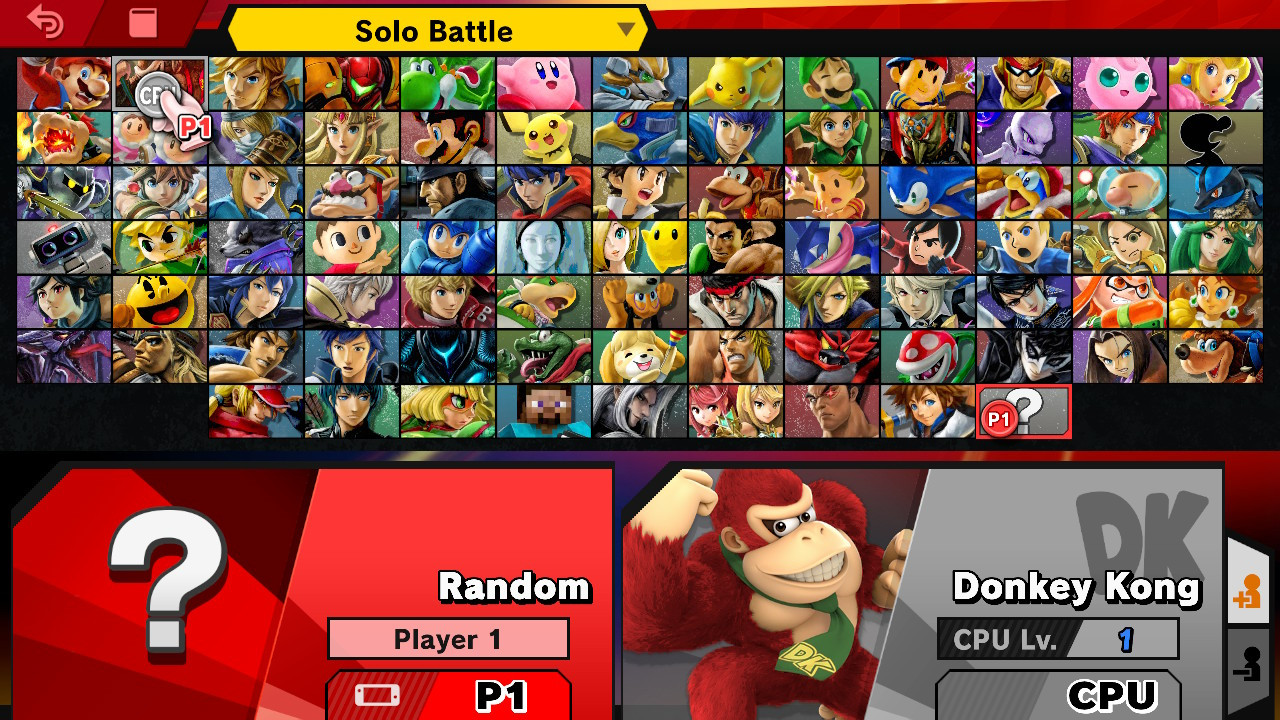Viewport: 1280px width, 720px height.
Task: Click the Player 1 name field
Action: [448, 638]
